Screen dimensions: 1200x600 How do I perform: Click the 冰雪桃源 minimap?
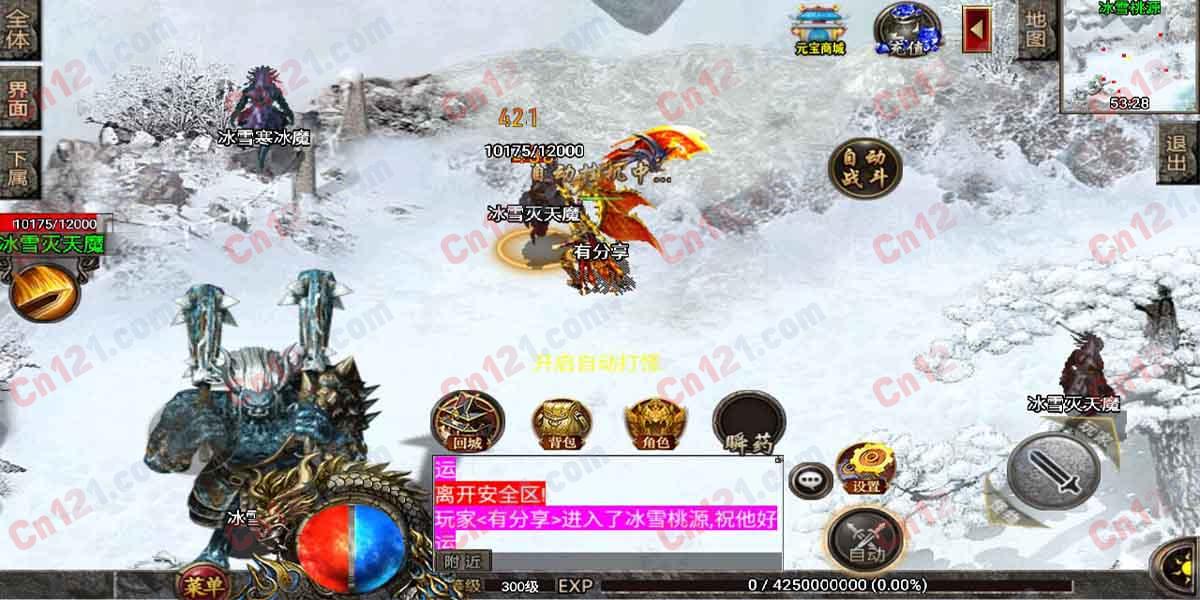coord(1130,55)
